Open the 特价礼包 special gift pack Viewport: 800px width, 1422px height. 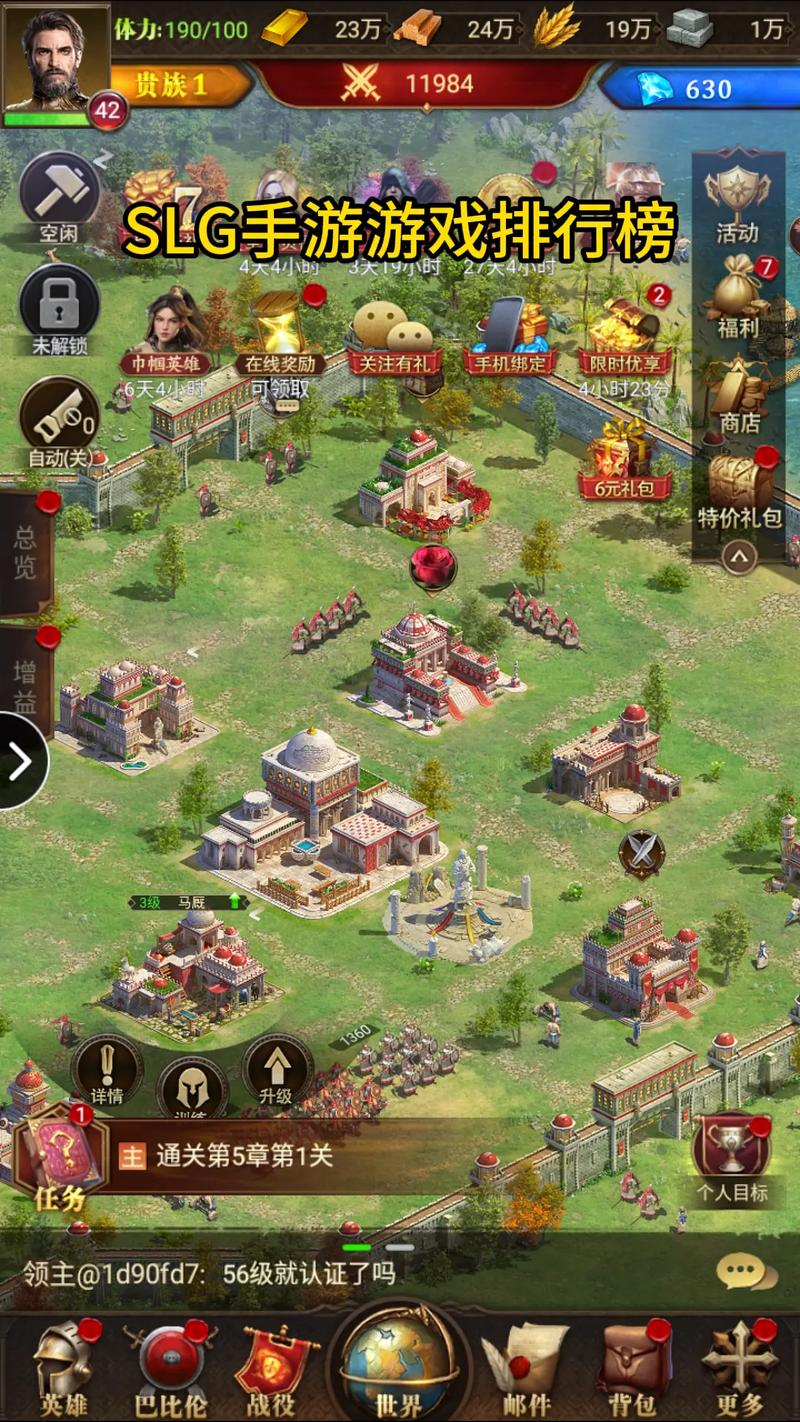[x=739, y=490]
